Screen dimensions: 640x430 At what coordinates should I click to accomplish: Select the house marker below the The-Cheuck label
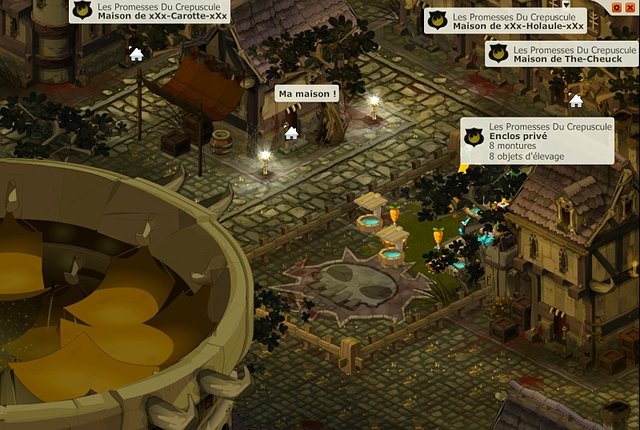576,100
